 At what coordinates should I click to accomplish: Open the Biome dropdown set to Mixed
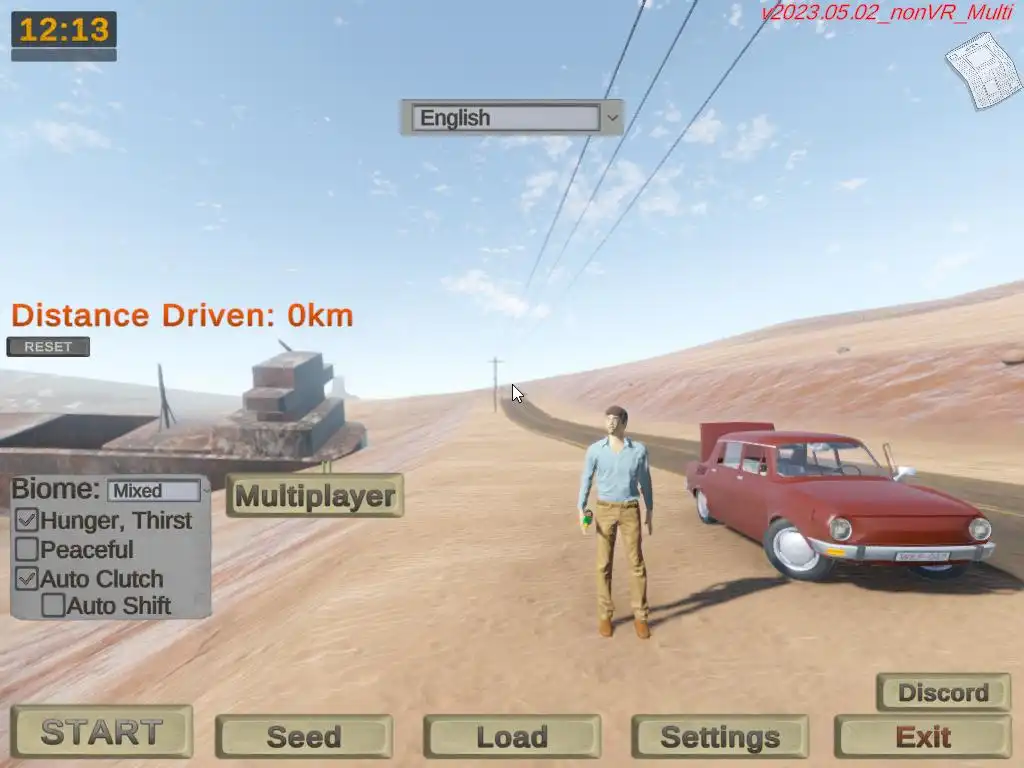coord(155,491)
